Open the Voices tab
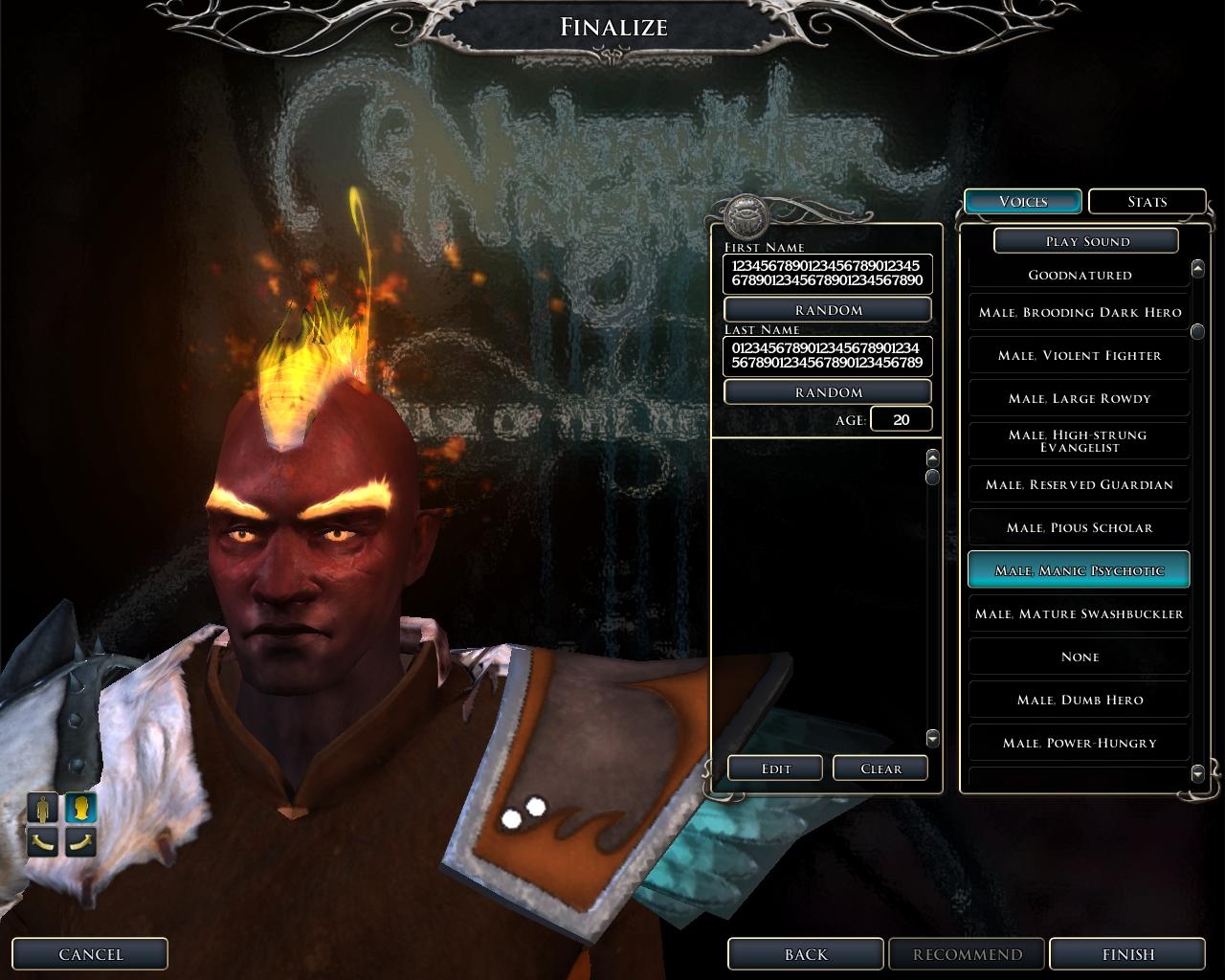Screen dimensions: 1225x980 [x=1022, y=202]
